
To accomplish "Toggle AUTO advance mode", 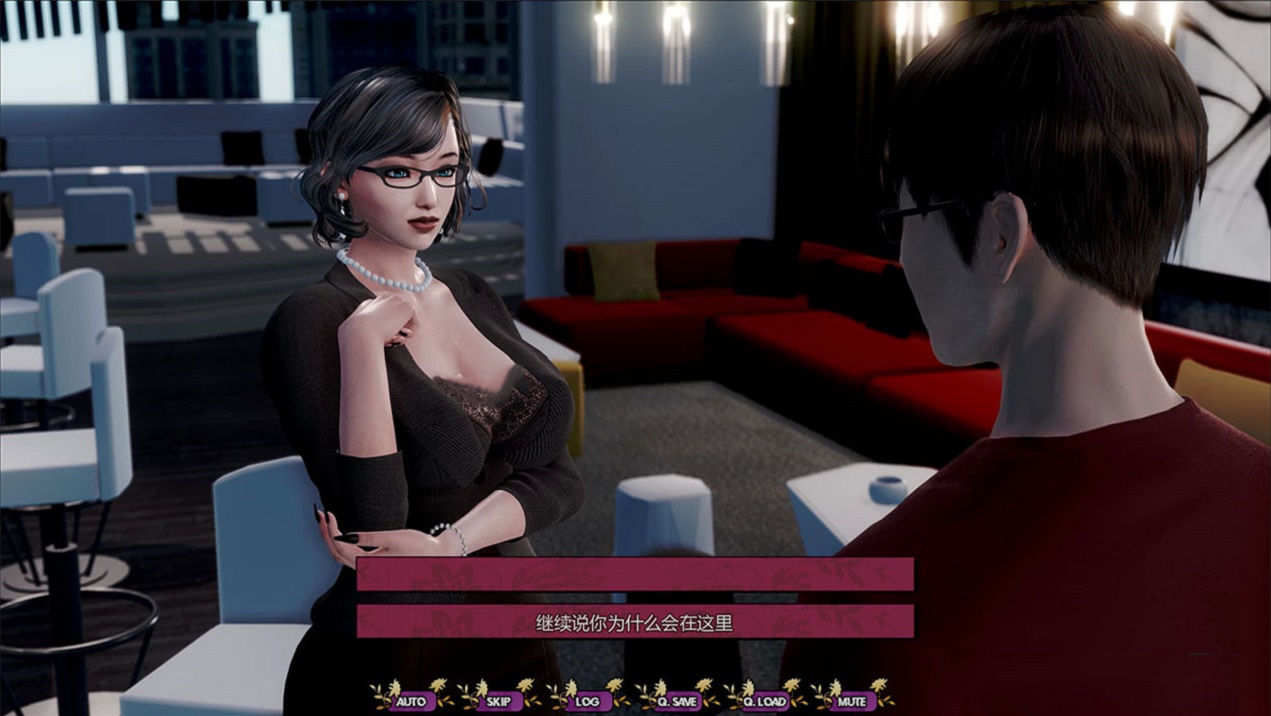I will [x=411, y=701].
